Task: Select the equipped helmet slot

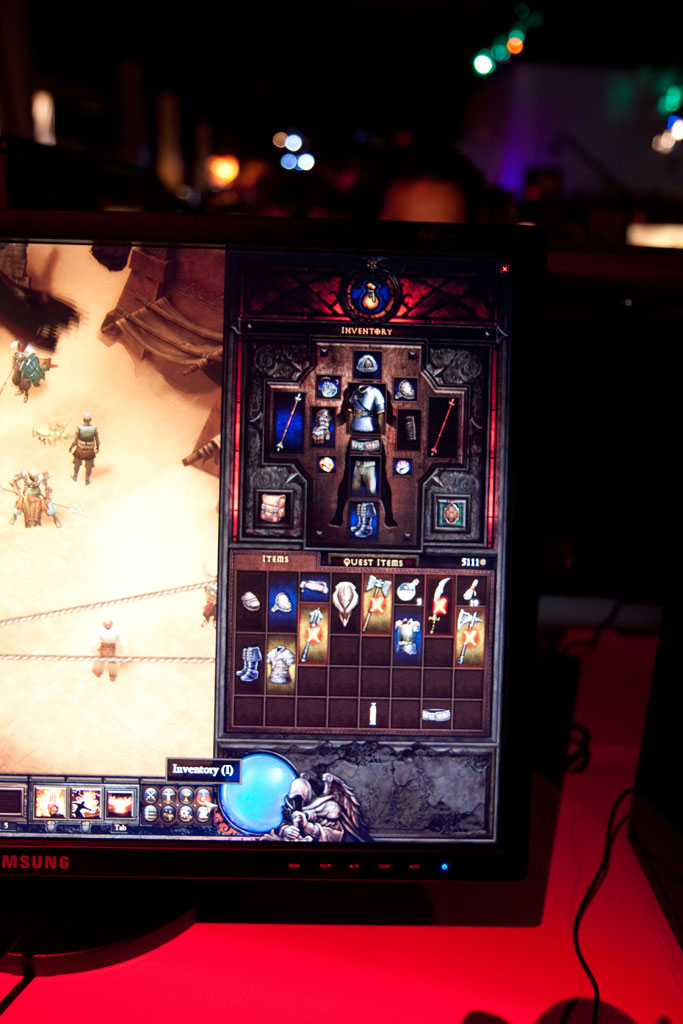Action: tap(367, 363)
